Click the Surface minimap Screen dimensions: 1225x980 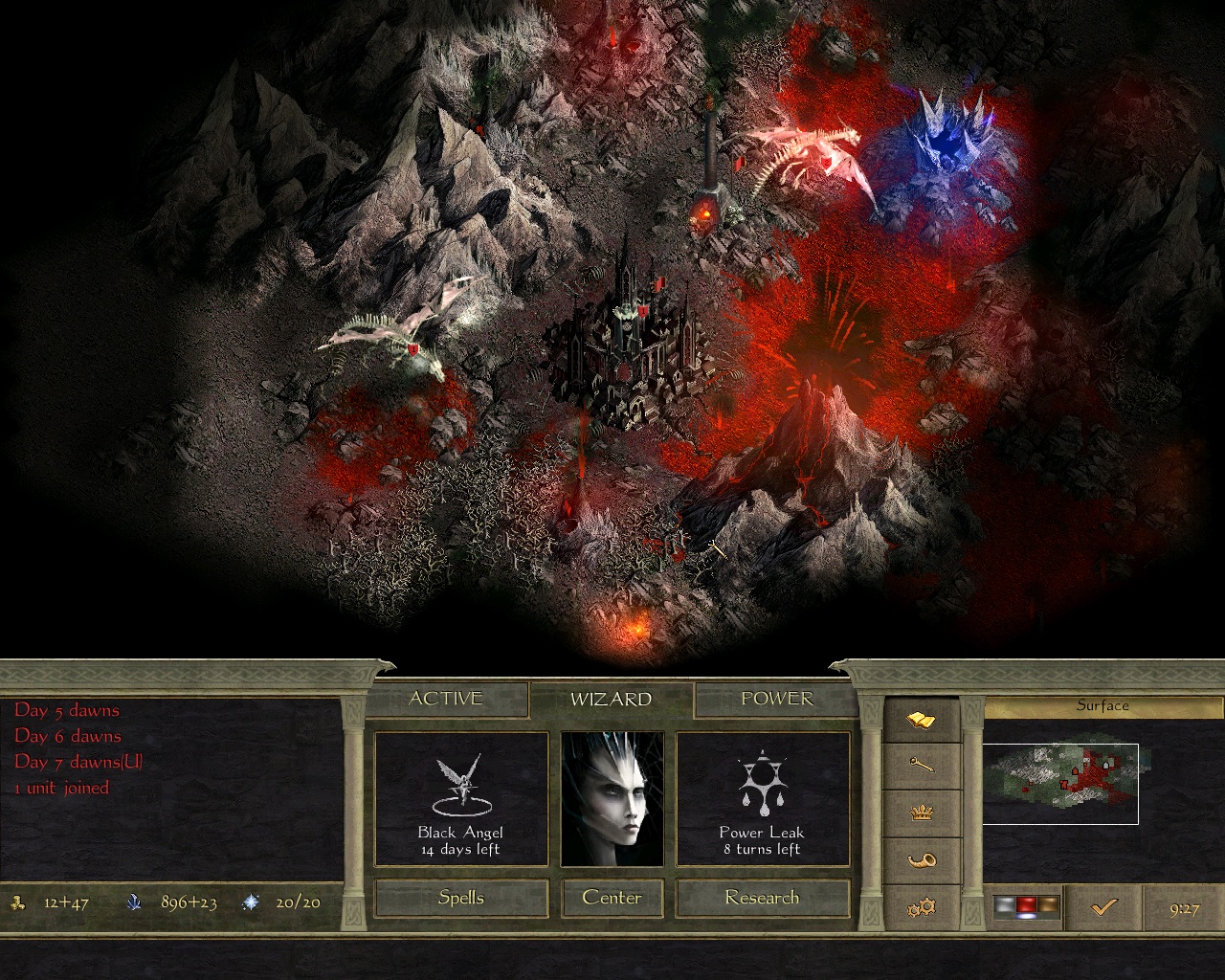coord(1060,783)
